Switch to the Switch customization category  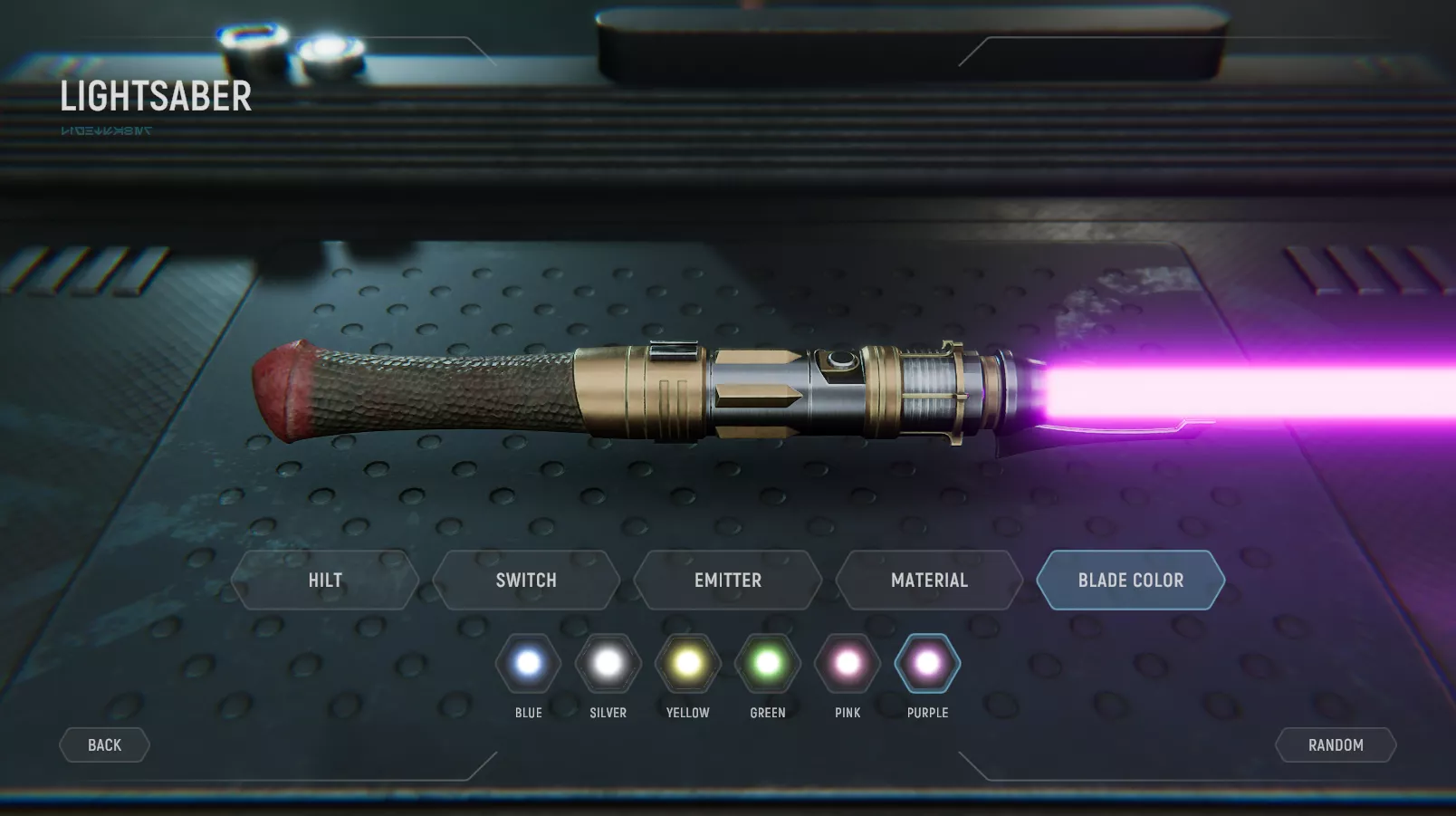pyautogui.click(x=525, y=580)
